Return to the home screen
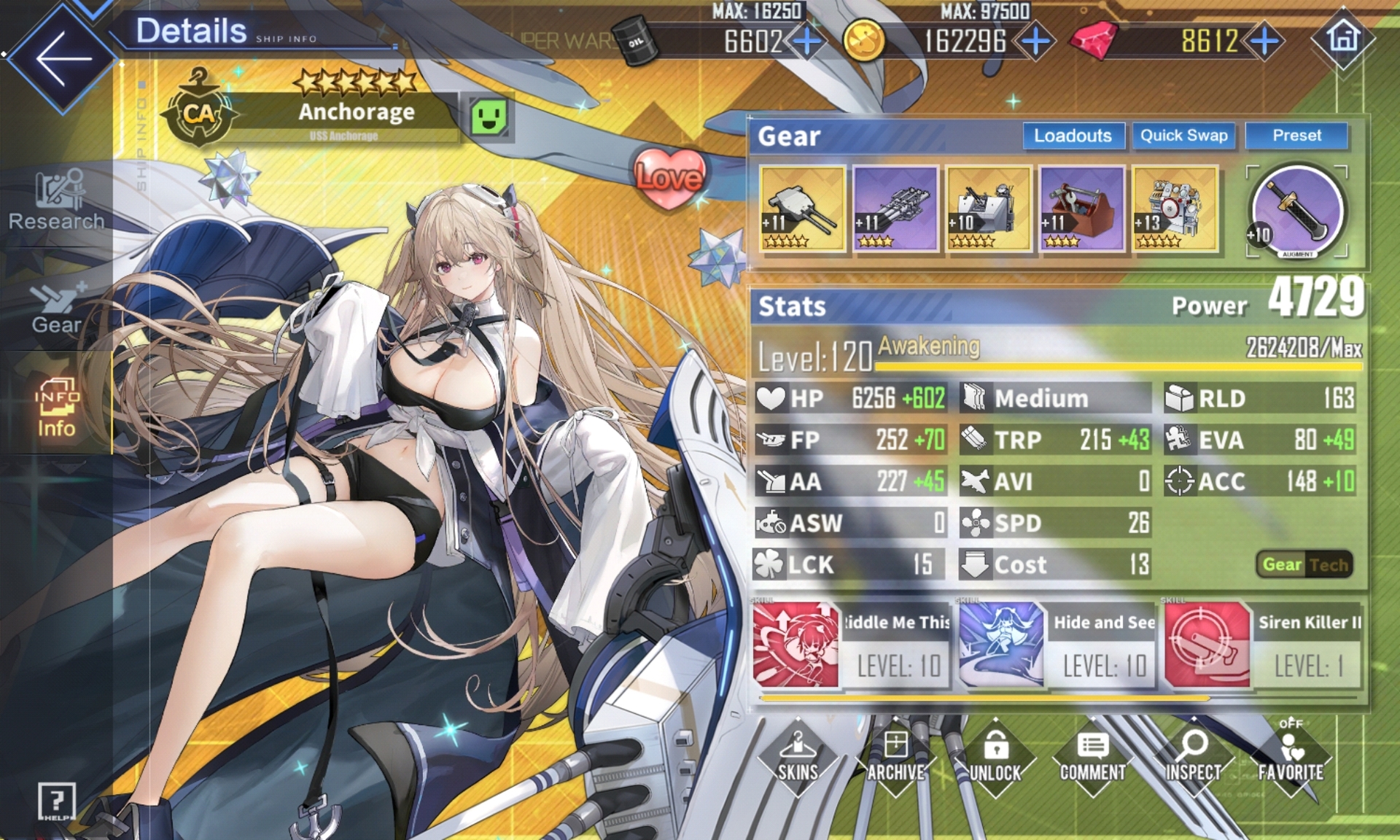The image size is (1400, 840). click(x=1344, y=38)
